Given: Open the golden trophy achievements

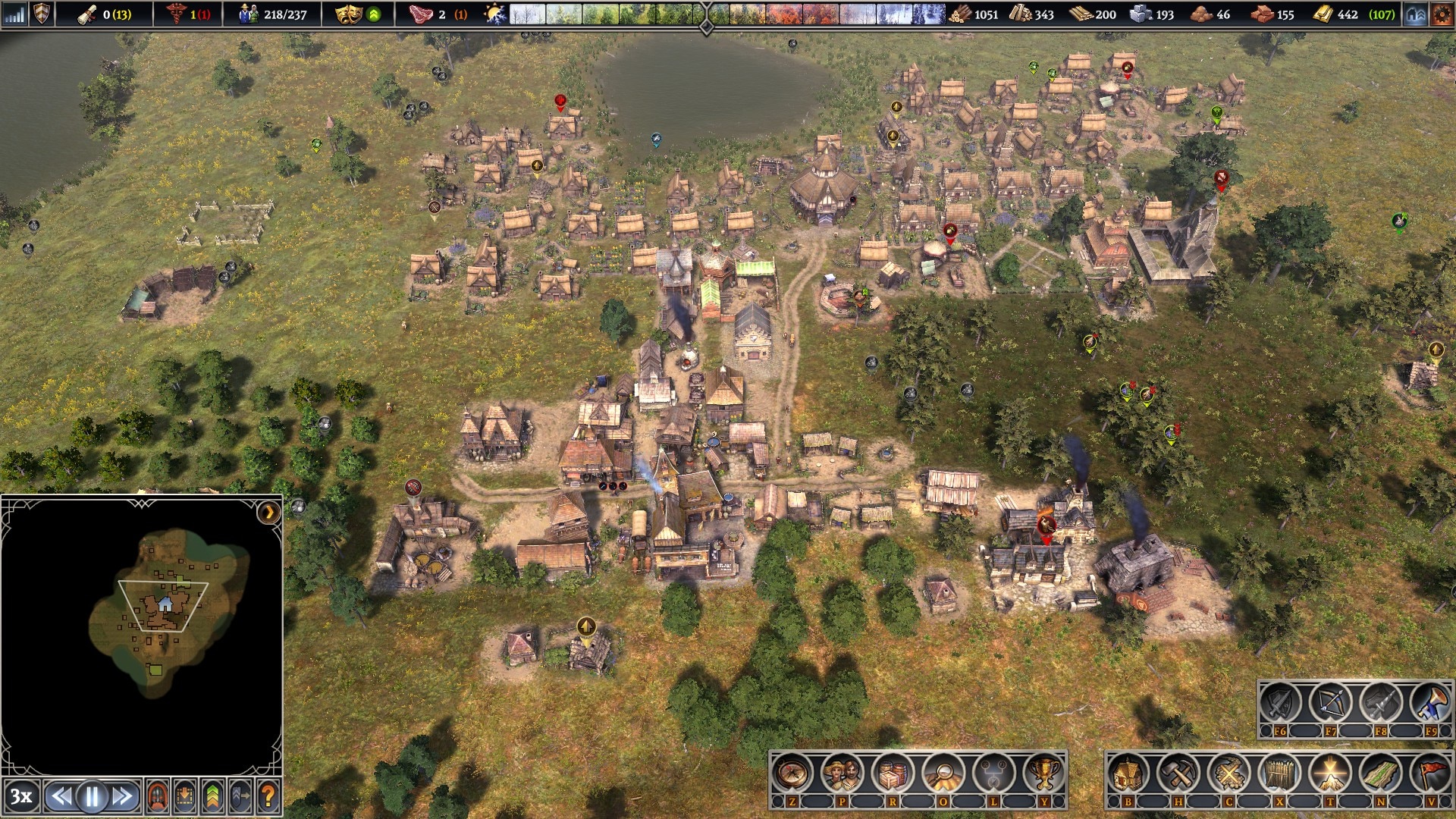Looking at the screenshot, I should point(1043,774).
